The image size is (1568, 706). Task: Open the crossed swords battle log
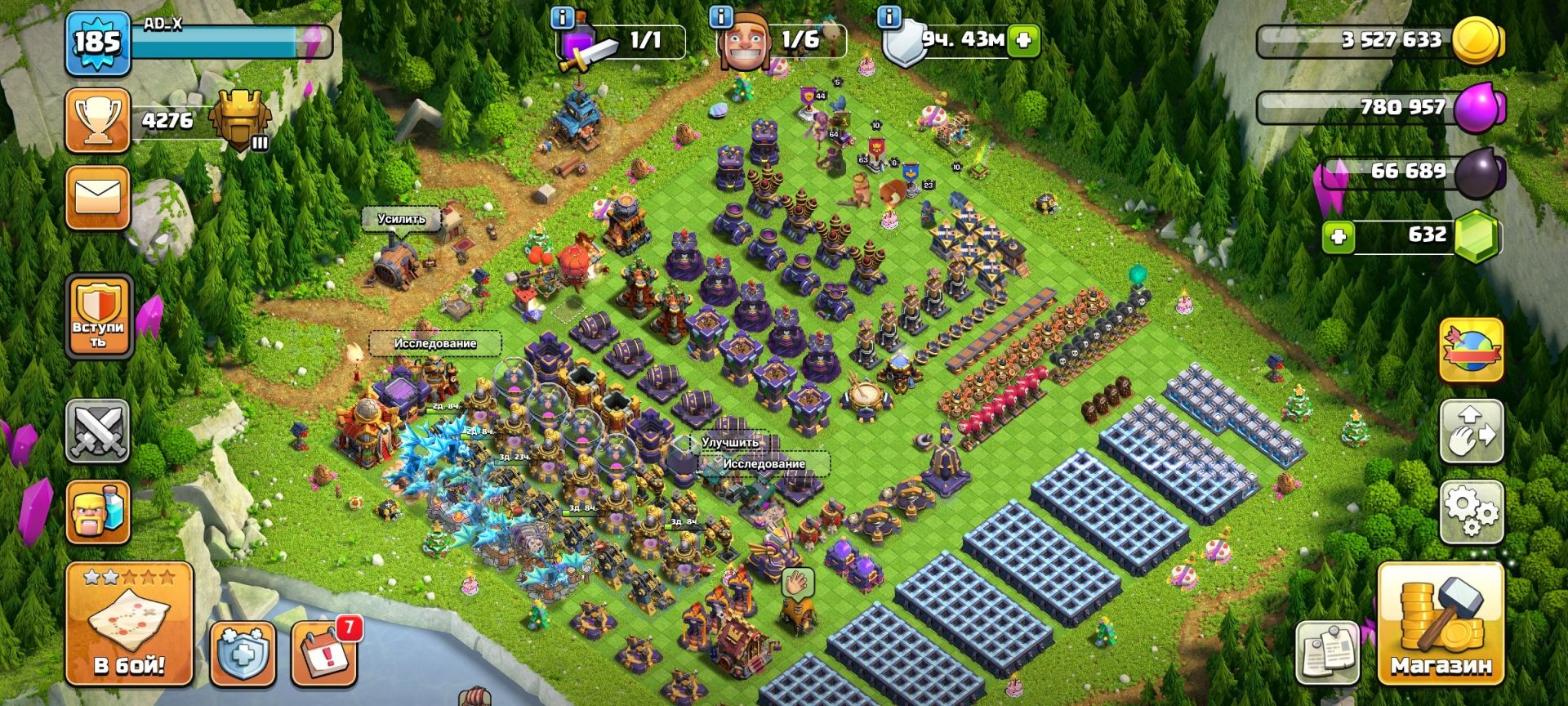(97, 431)
